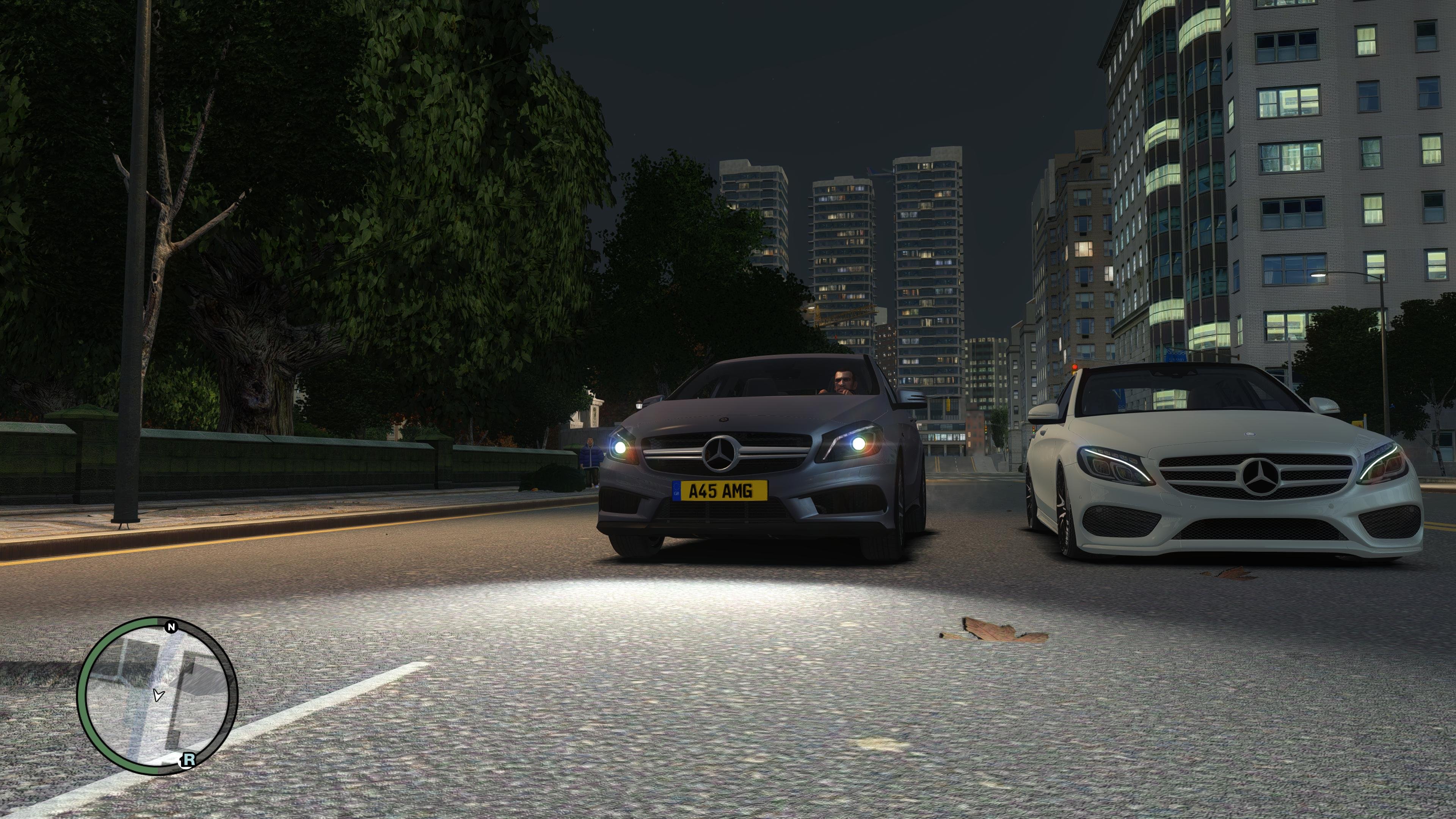
Task: Click the 'R' blip on the radar edge
Action: 188,759
